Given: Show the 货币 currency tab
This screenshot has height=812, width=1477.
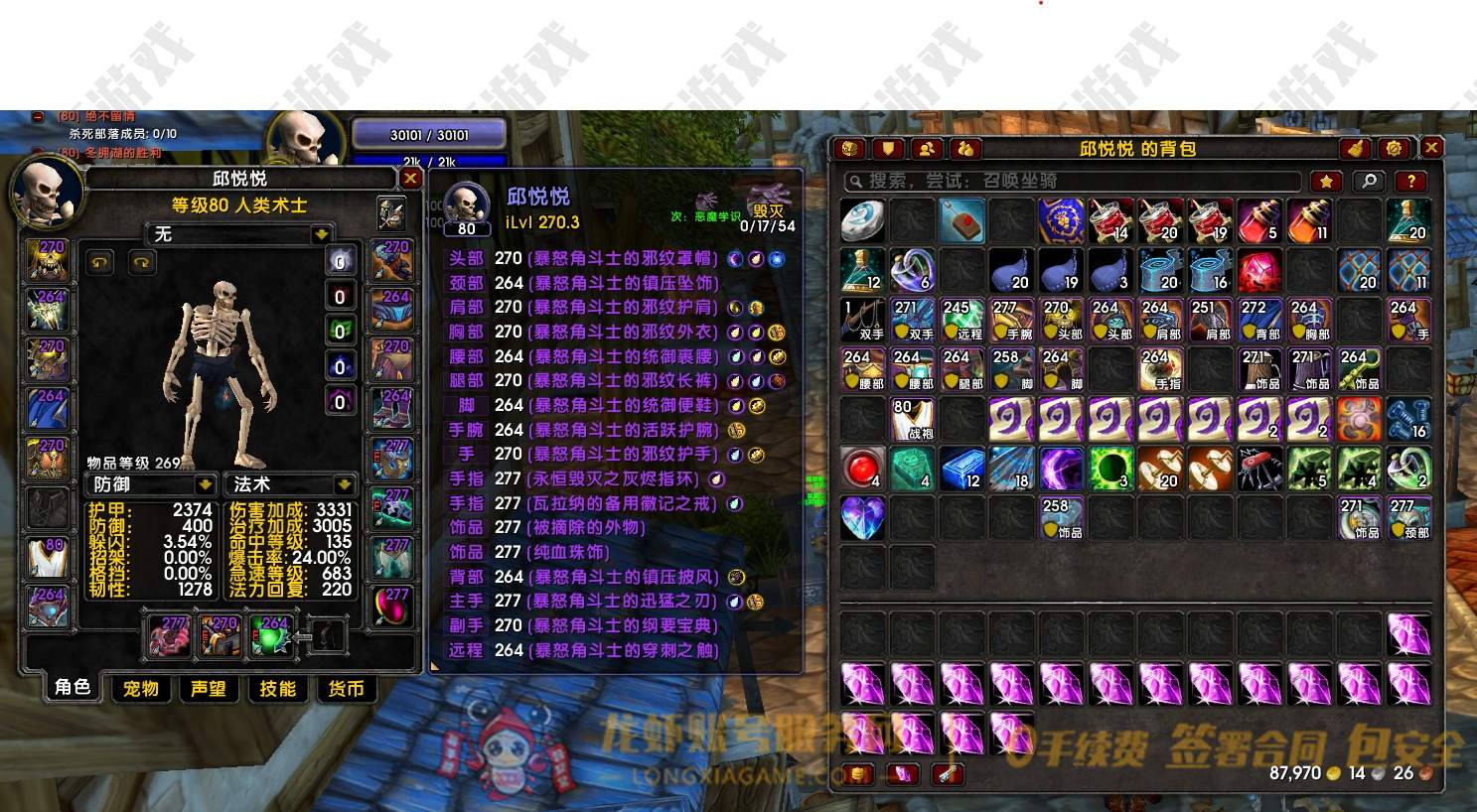Looking at the screenshot, I should pyautogui.click(x=346, y=688).
